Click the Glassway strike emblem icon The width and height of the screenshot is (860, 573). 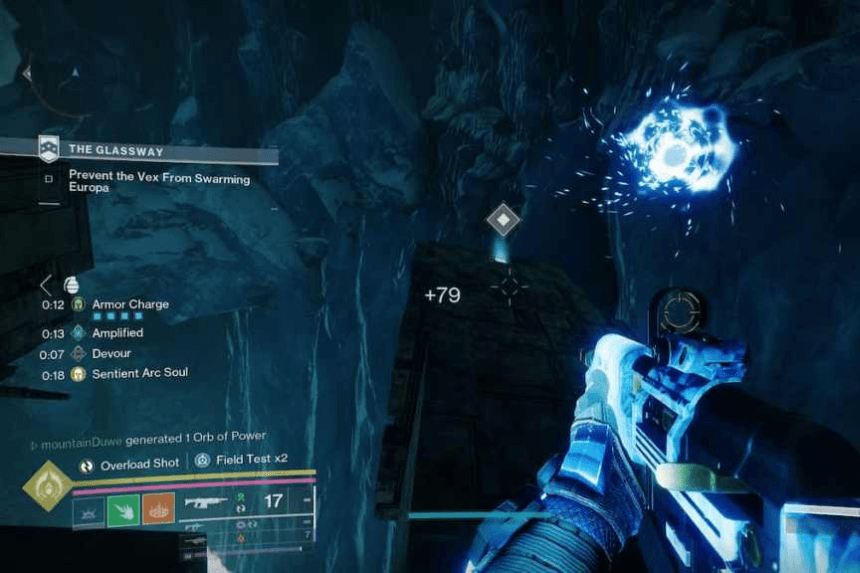pos(48,150)
